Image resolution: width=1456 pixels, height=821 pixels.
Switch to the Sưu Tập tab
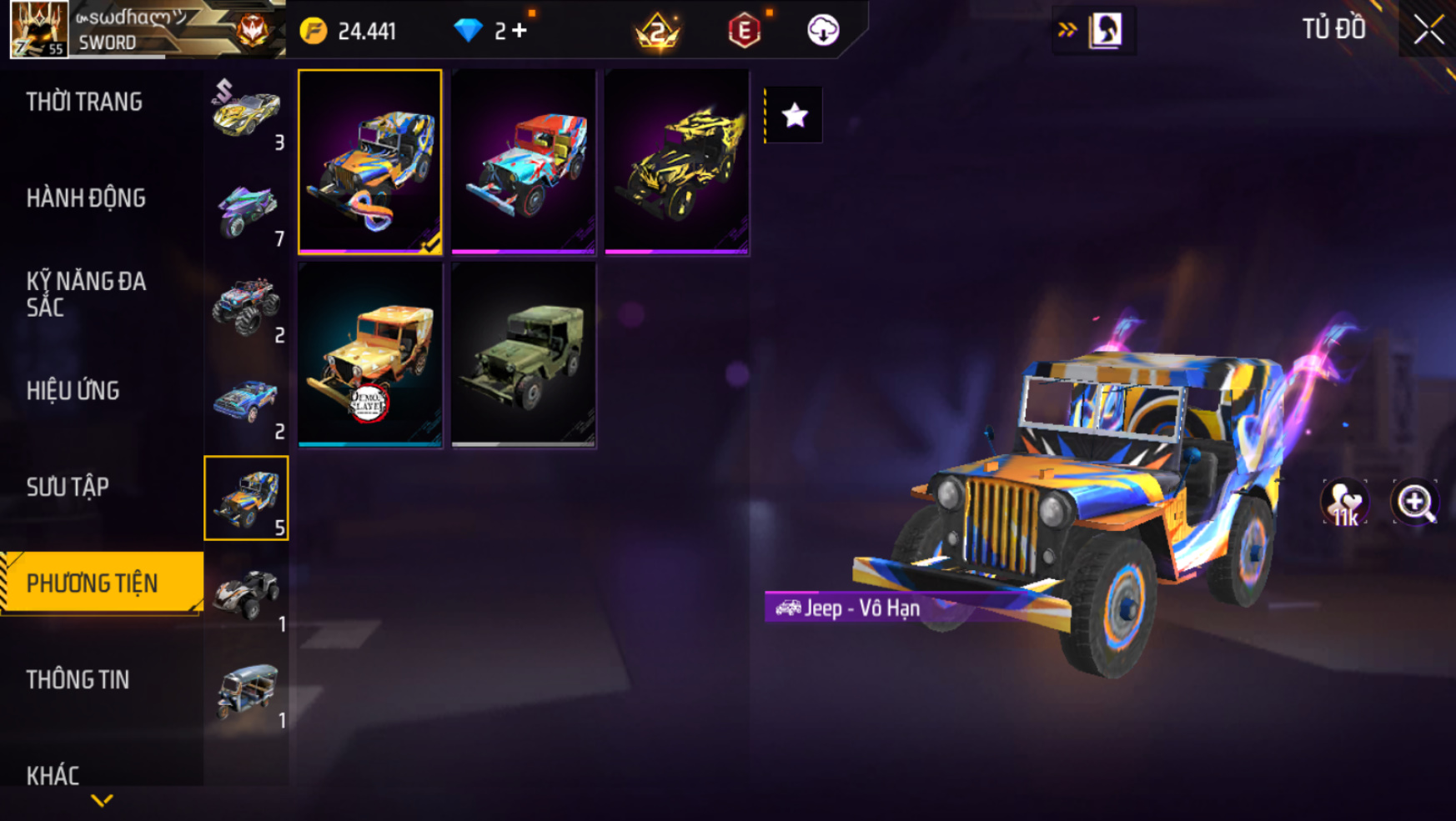click(x=68, y=487)
